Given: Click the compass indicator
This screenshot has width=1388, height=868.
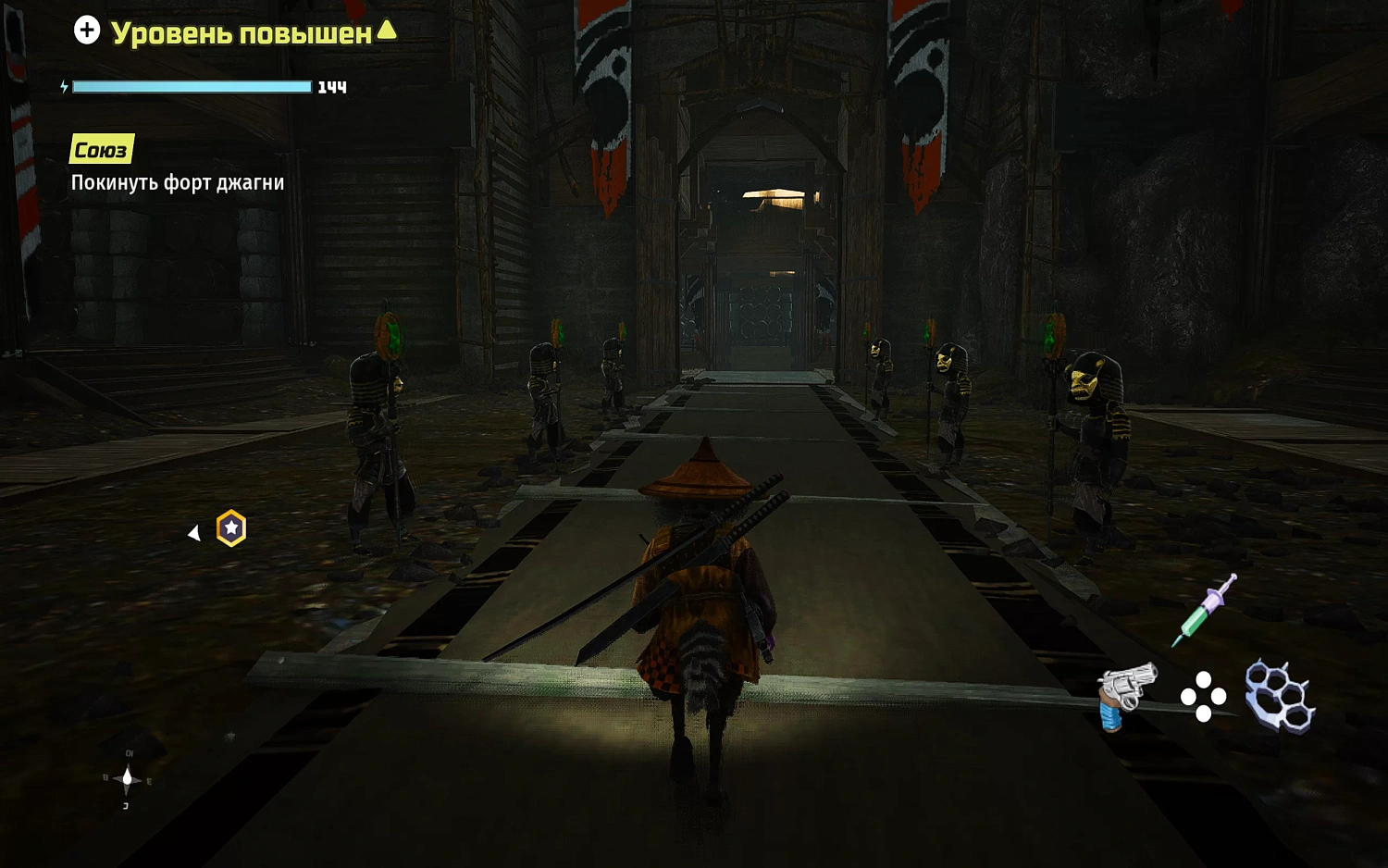Looking at the screenshot, I should coord(128,780).
